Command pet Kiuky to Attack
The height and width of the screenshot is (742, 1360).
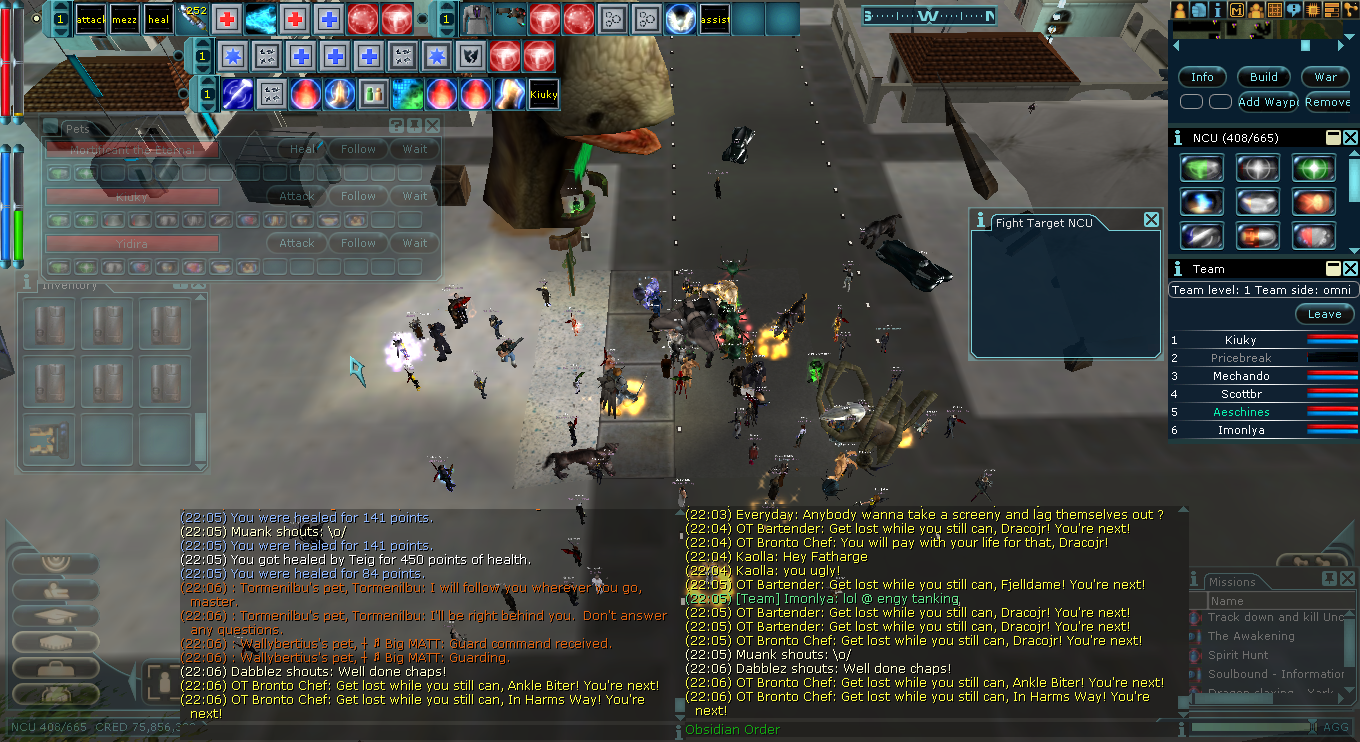point(296,197)
